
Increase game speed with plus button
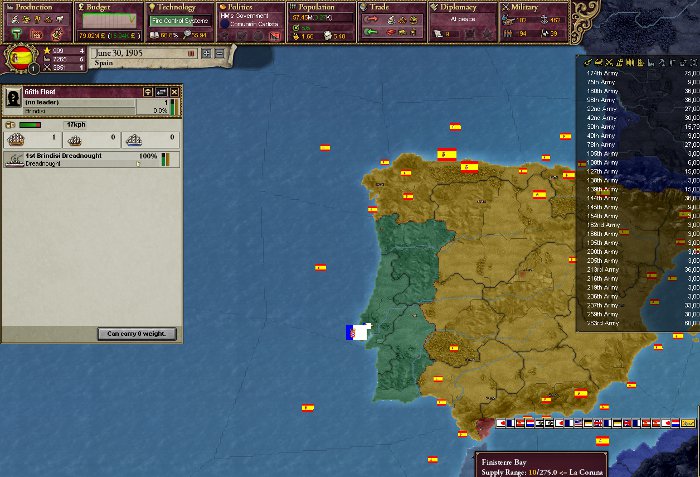(x=206, y=52)
